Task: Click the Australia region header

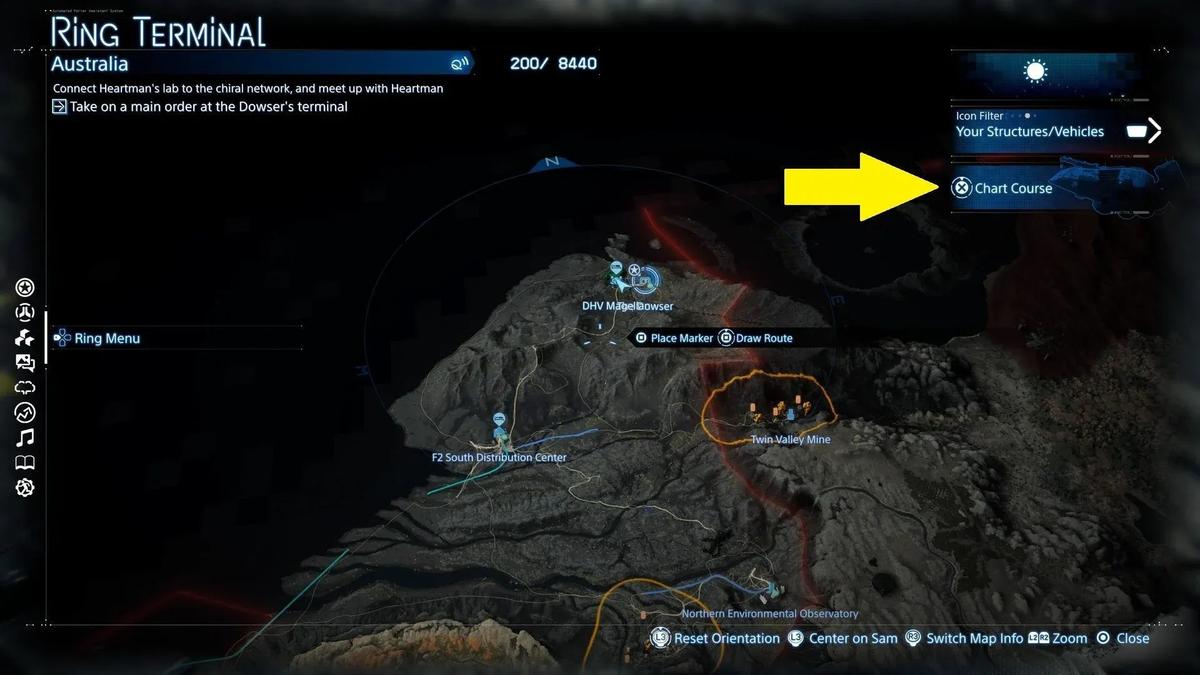Action: pyautogui.click(x=90, y=64)
